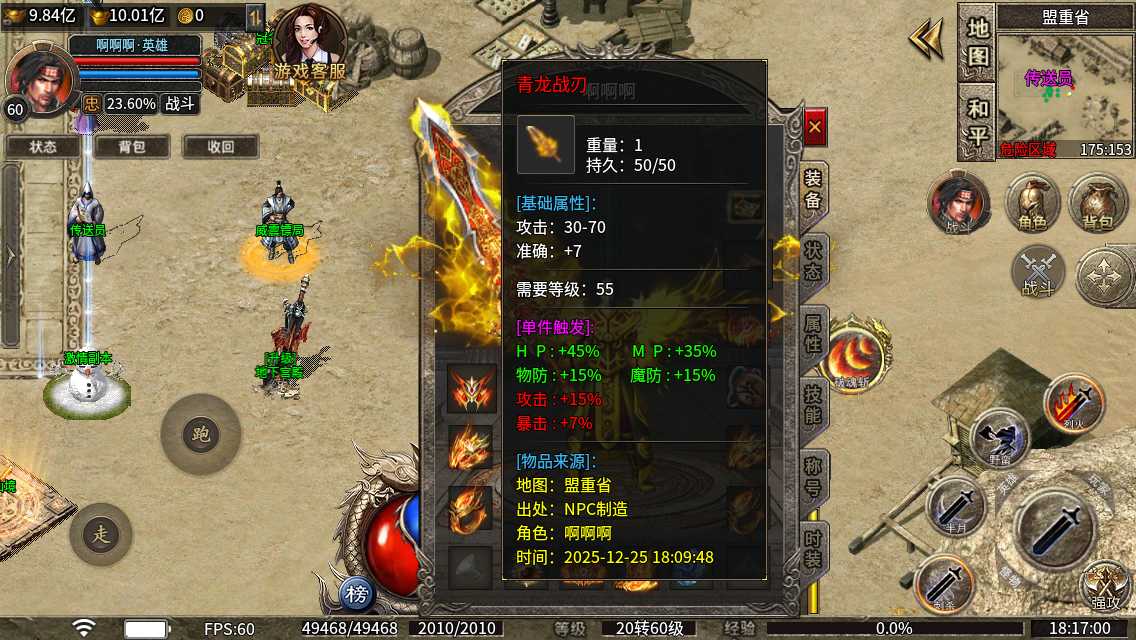The height and width of the screenshot is (640, 1136).
Task: Tap the 跑 run button
Action: 200,434
